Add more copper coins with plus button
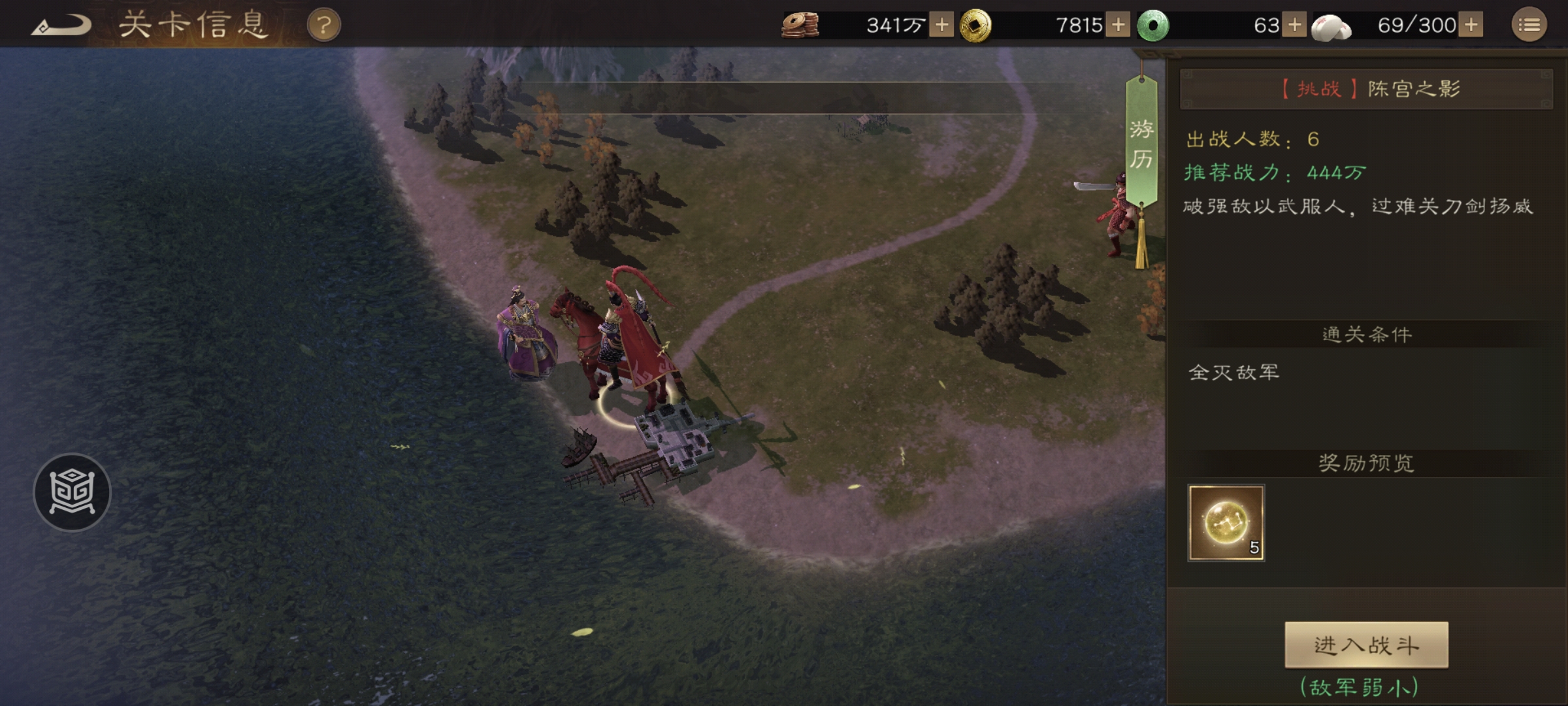The image size is (1568, 706). [941, 25]
